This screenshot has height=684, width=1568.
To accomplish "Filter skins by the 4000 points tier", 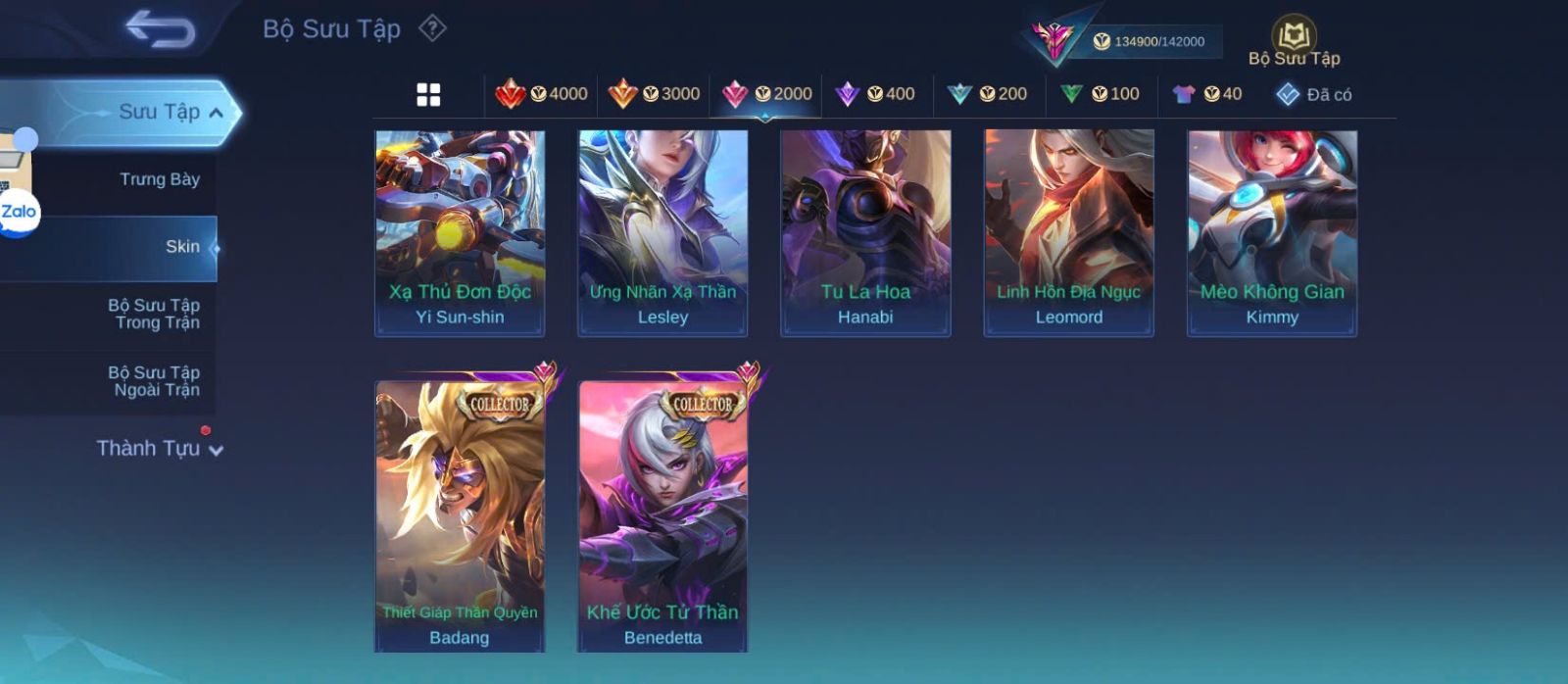I will pos(542,94).
